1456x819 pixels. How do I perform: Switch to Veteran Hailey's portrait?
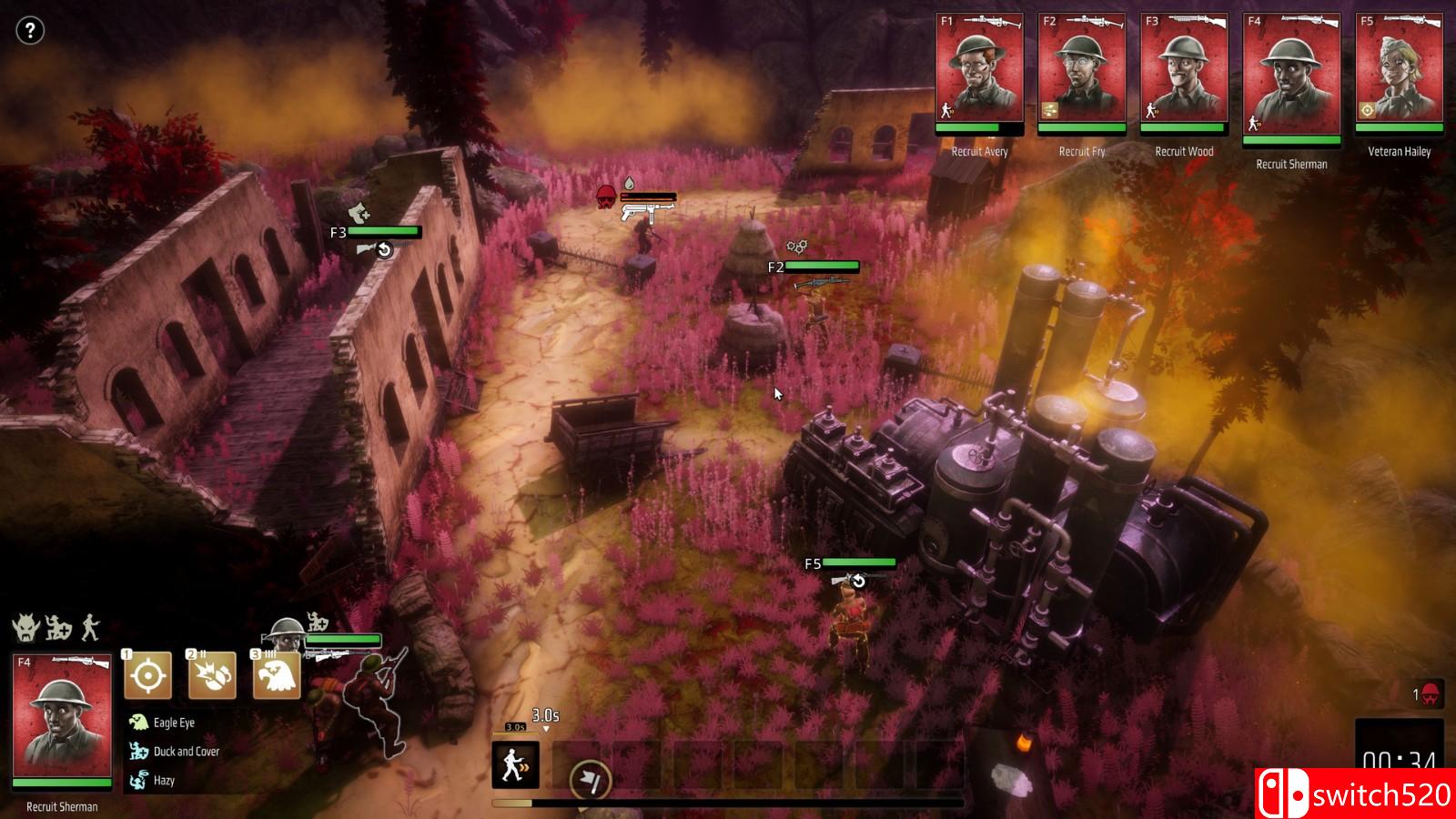[1400, 72]
